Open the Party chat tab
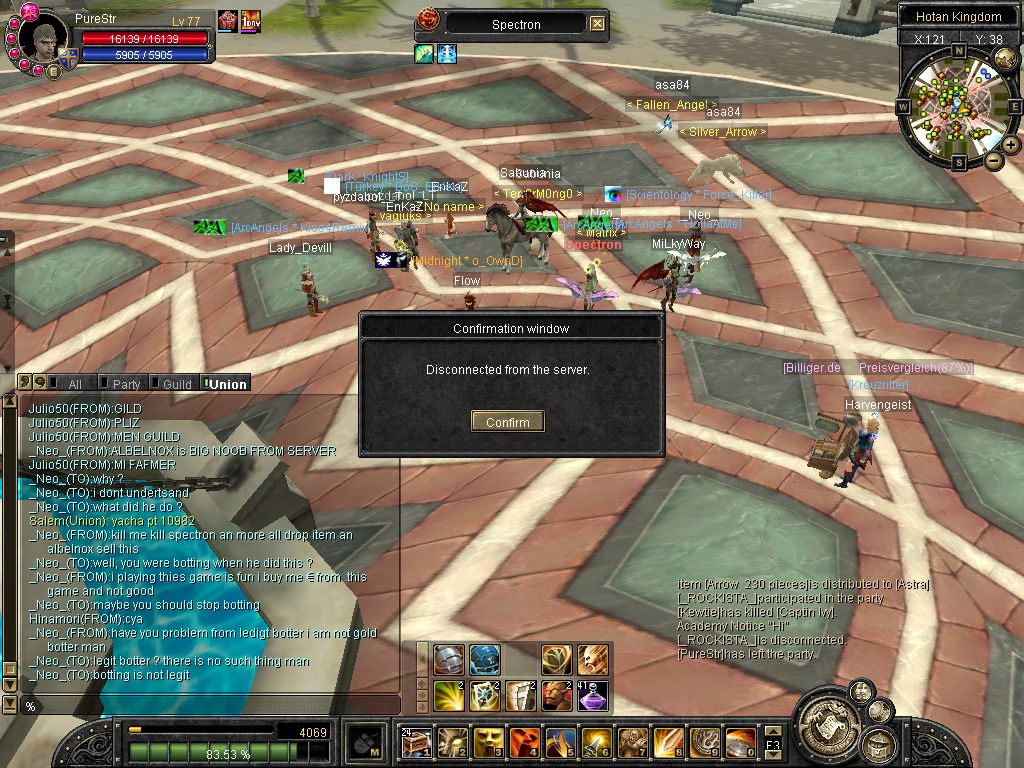Image resolution: width=1024 pixels, height=768 pixels. point(125,384)
